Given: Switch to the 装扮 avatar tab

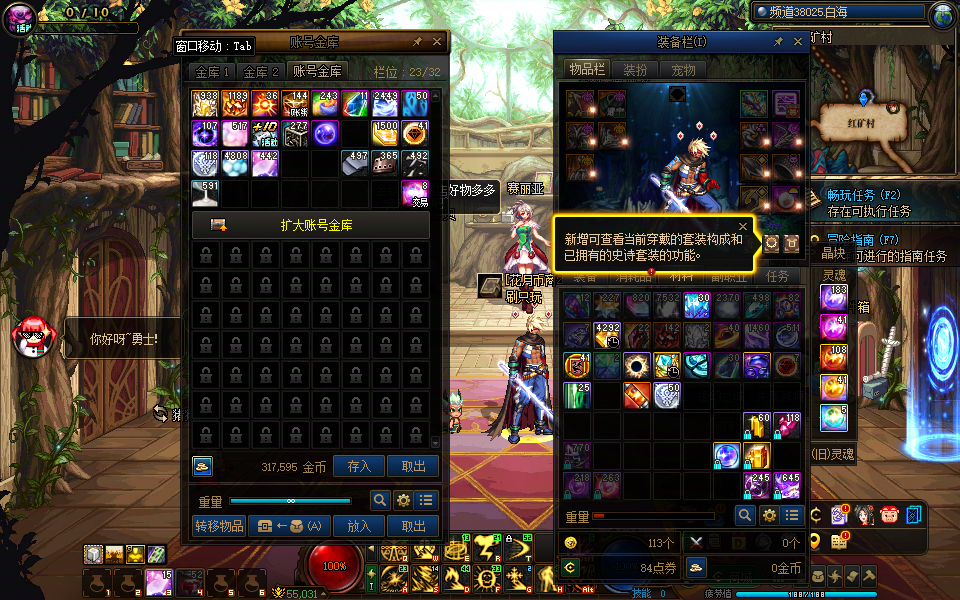Looking at the screenshot, I should click(x=635, y=70).
